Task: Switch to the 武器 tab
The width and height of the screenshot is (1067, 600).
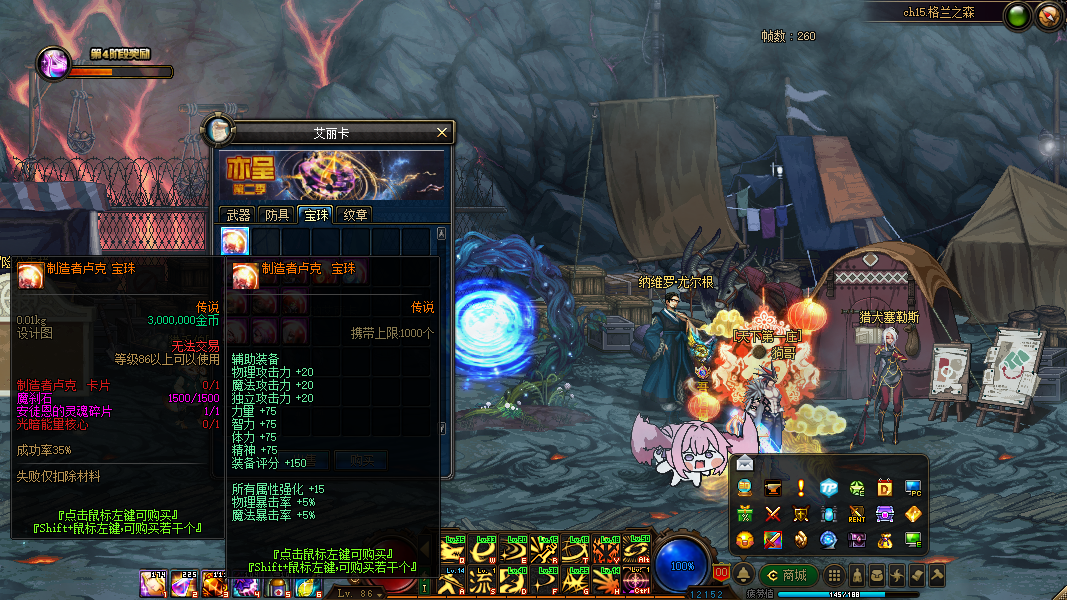Action: click(238, 214)
